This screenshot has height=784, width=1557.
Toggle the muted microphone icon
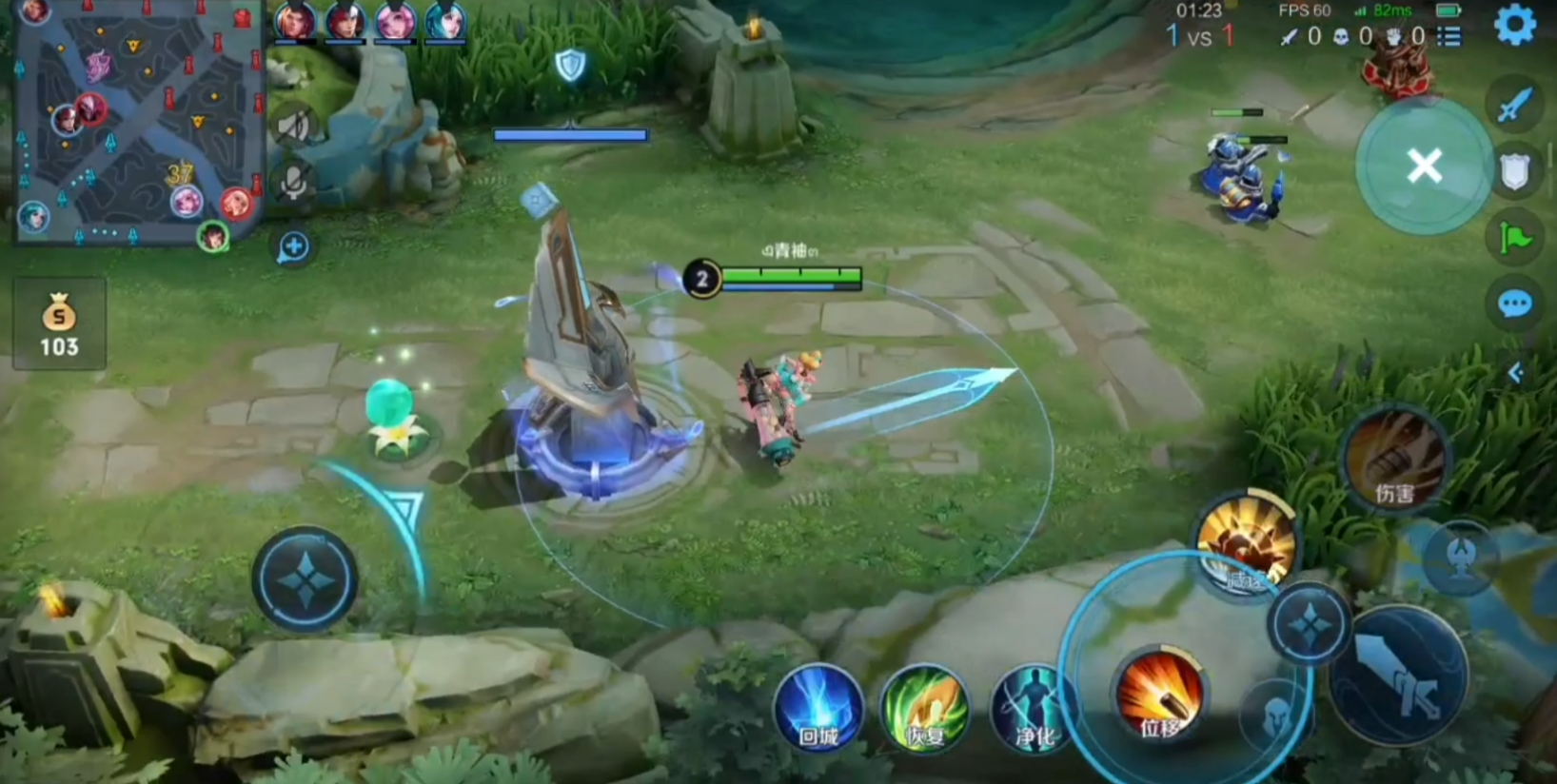(294, 182)
